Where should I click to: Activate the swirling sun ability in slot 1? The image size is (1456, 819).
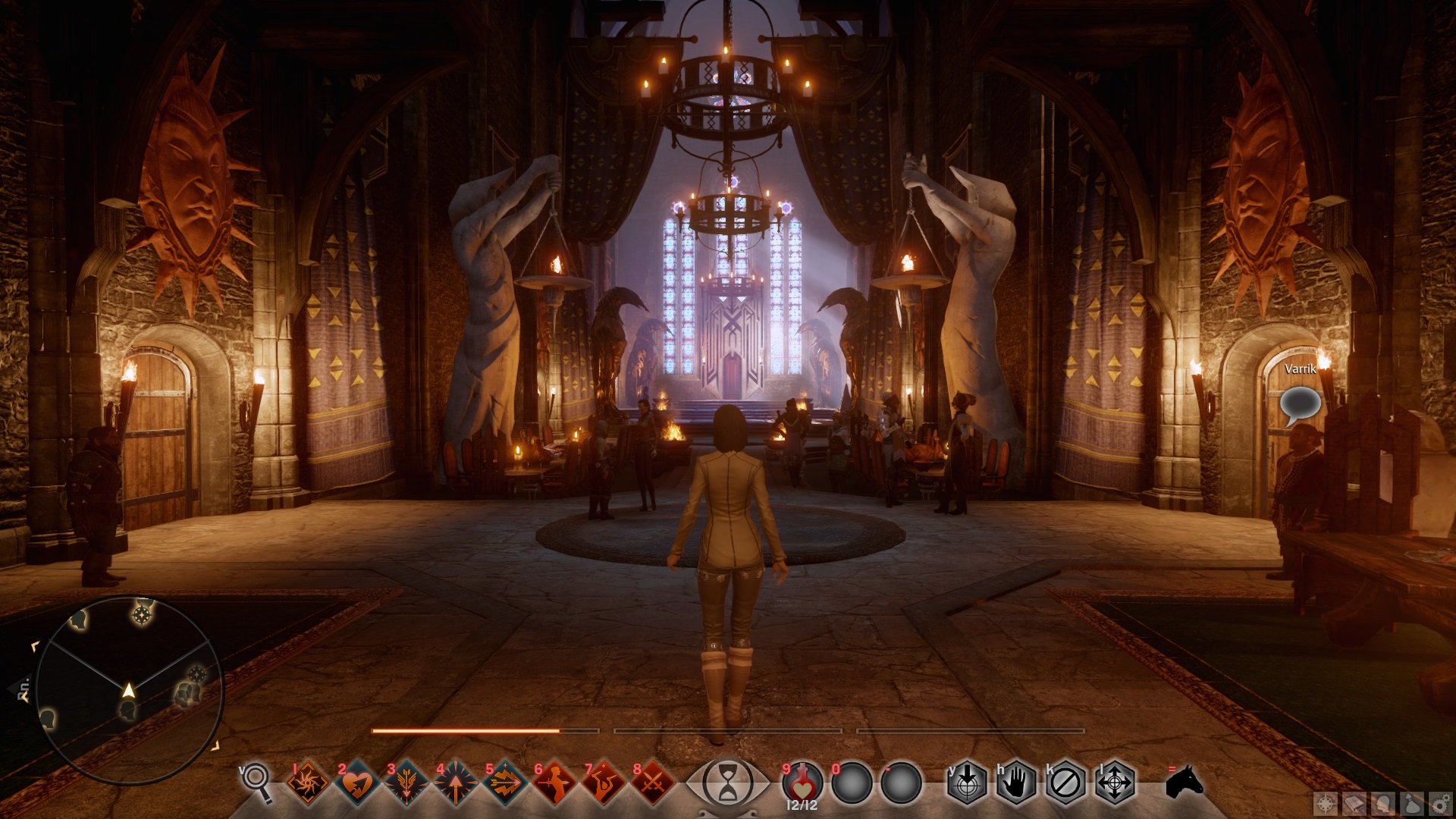coord(309,783)
